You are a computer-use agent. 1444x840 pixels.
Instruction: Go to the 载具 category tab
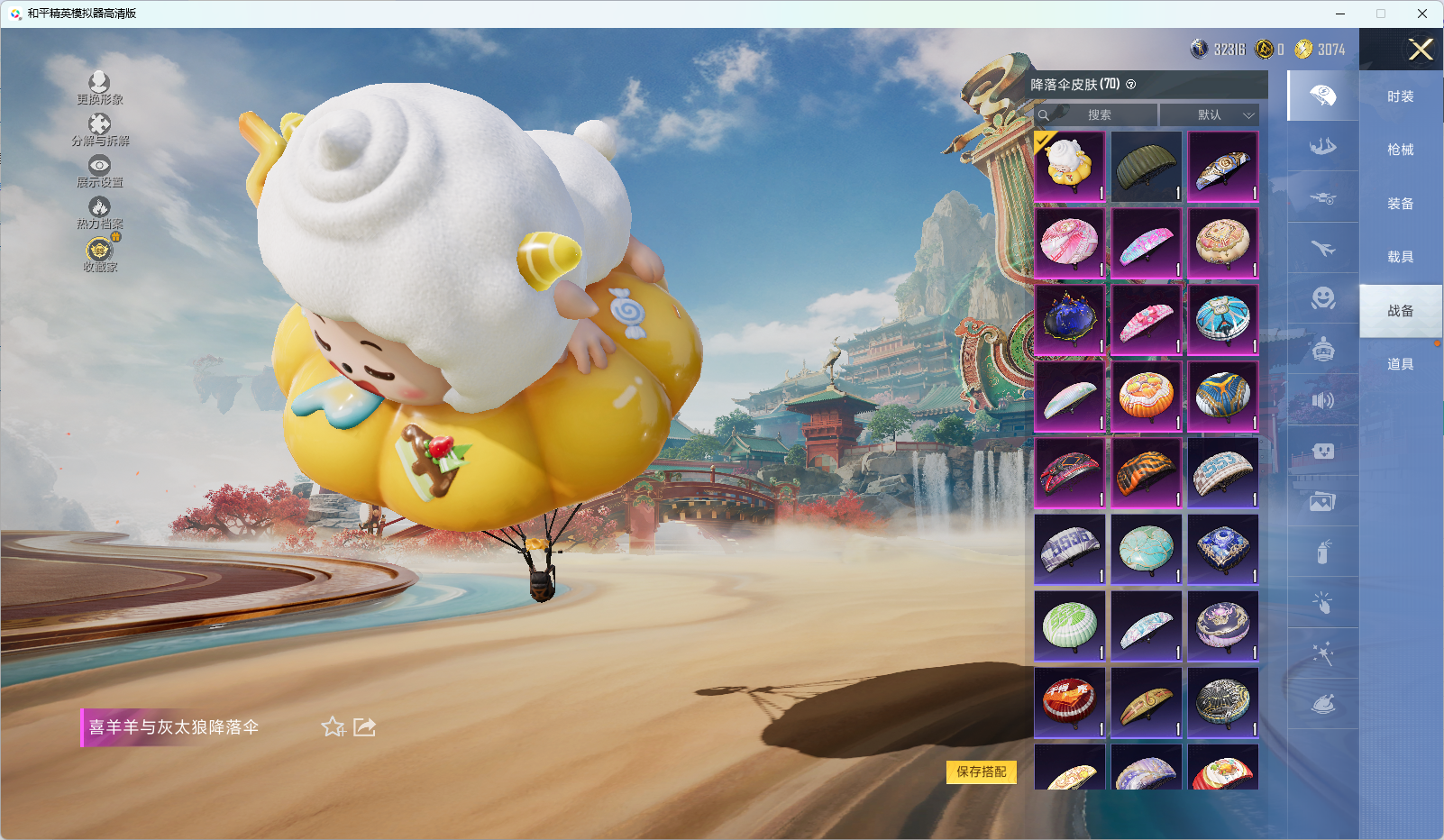click(x=1400, y=257)
